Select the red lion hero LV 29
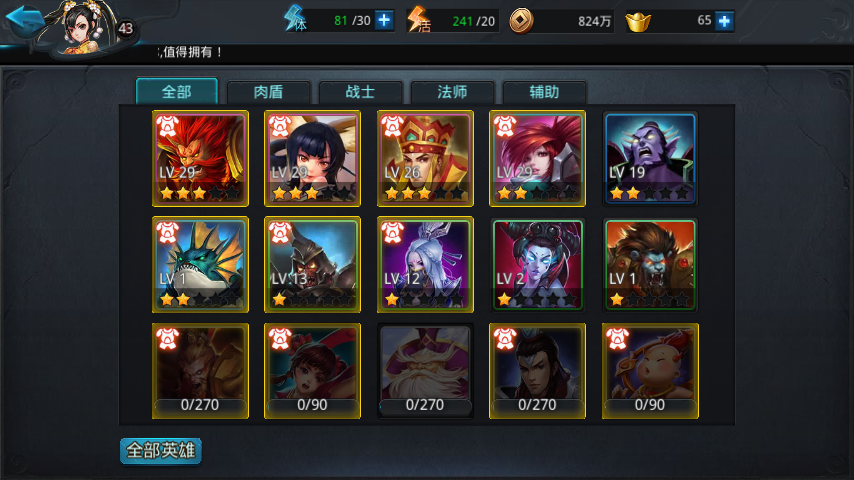Screen dimensions: 854x480 coord(200,158)
